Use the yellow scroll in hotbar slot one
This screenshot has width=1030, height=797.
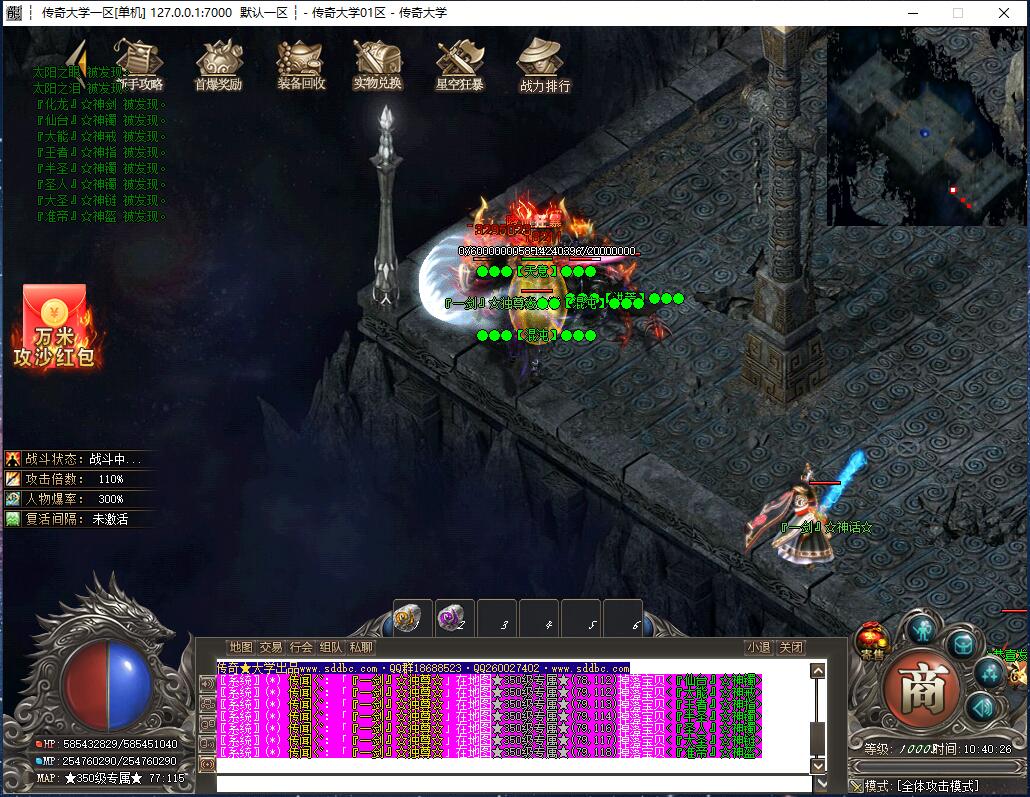coord(412,619)
